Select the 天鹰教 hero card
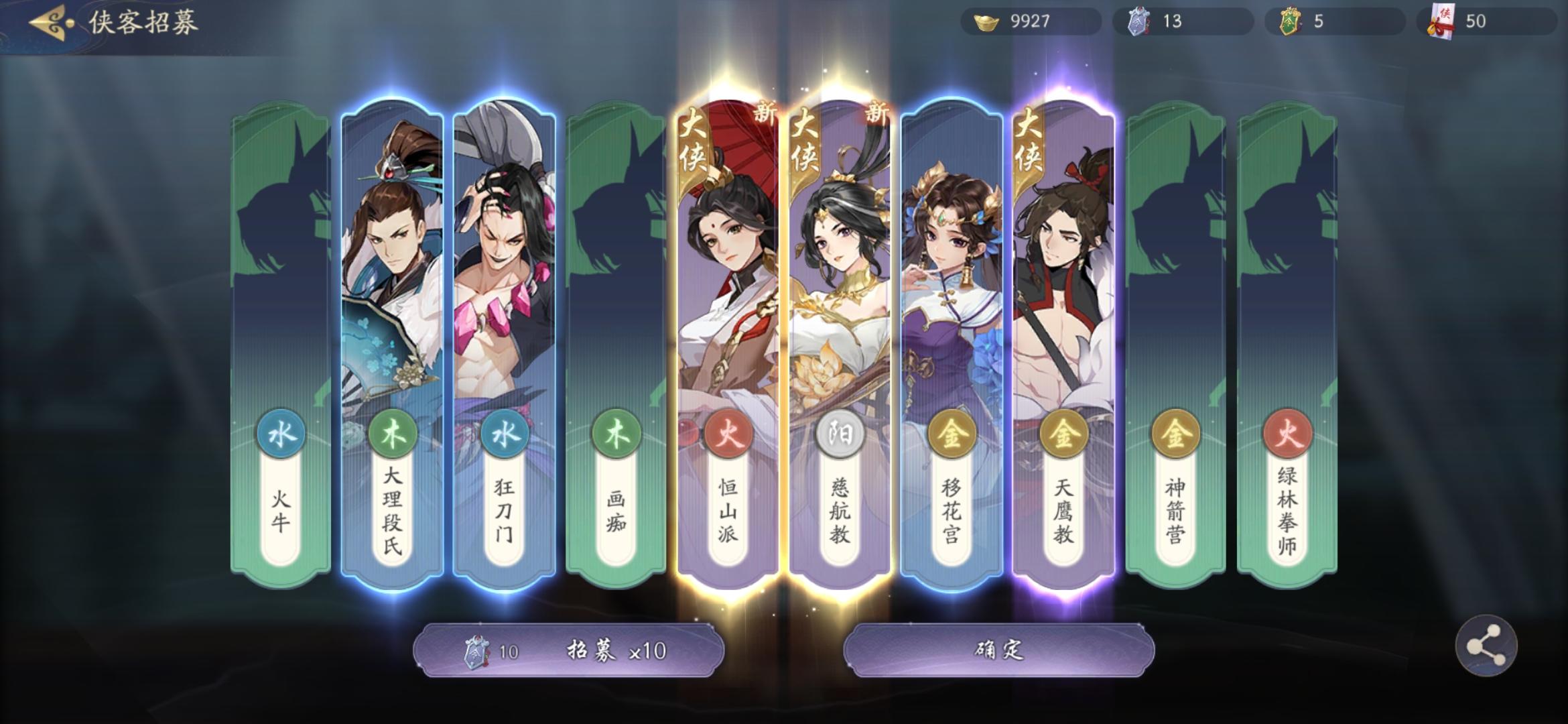 click(1065, 288)
